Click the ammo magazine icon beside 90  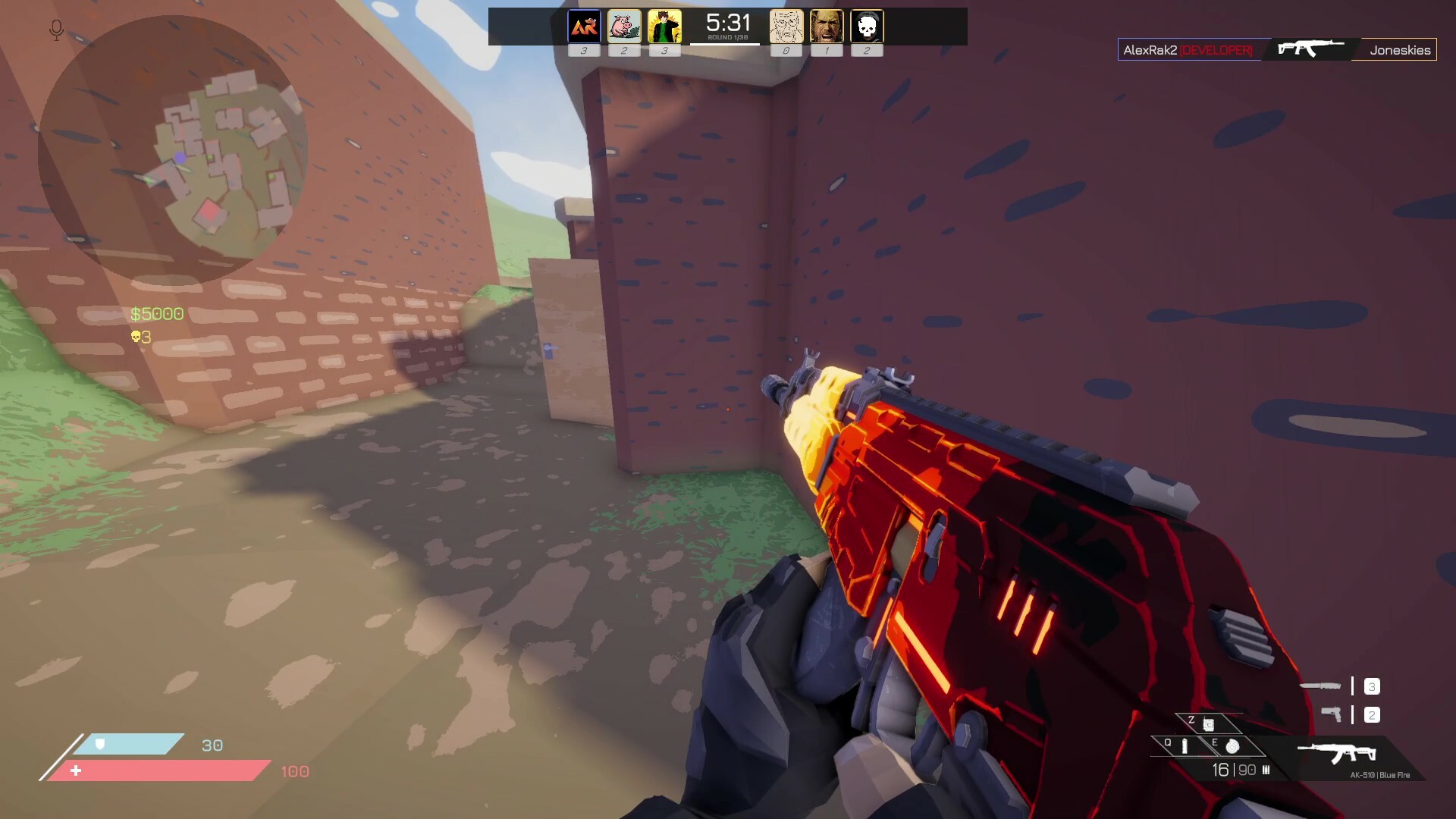point(1266,770)
